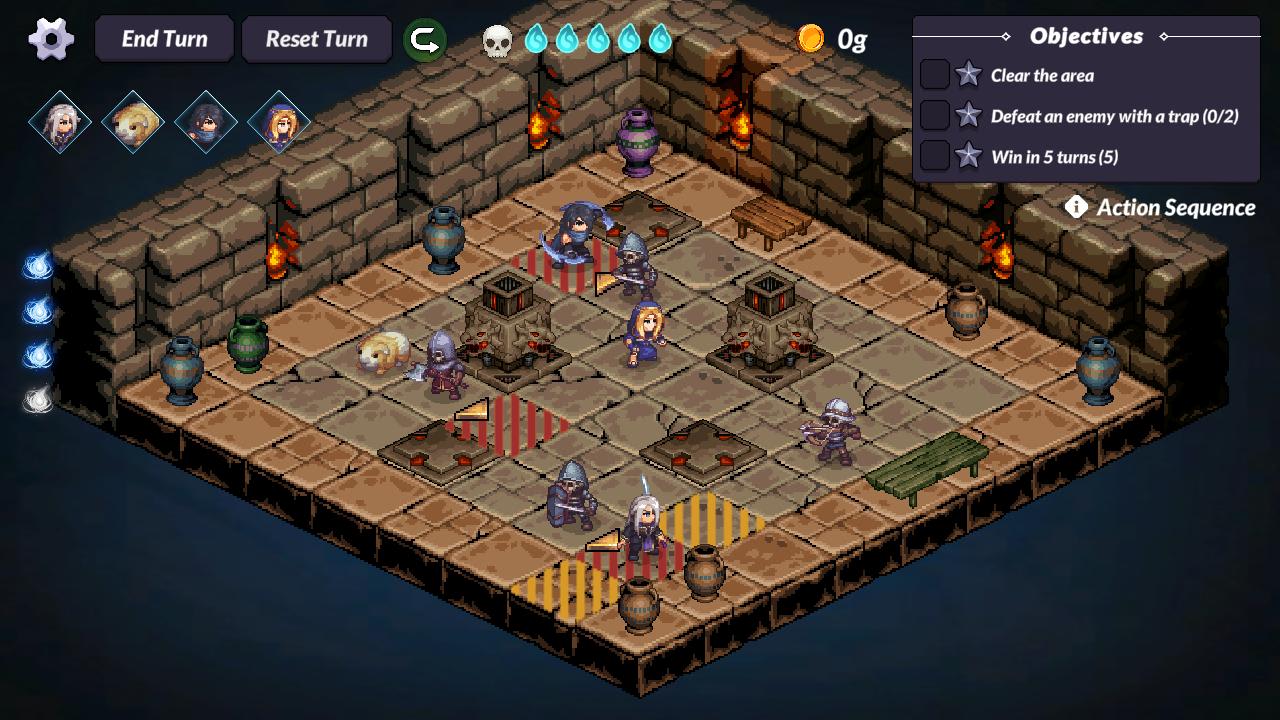
Task: Click the green undo-turn arrow icon
Action: [424, 38]
